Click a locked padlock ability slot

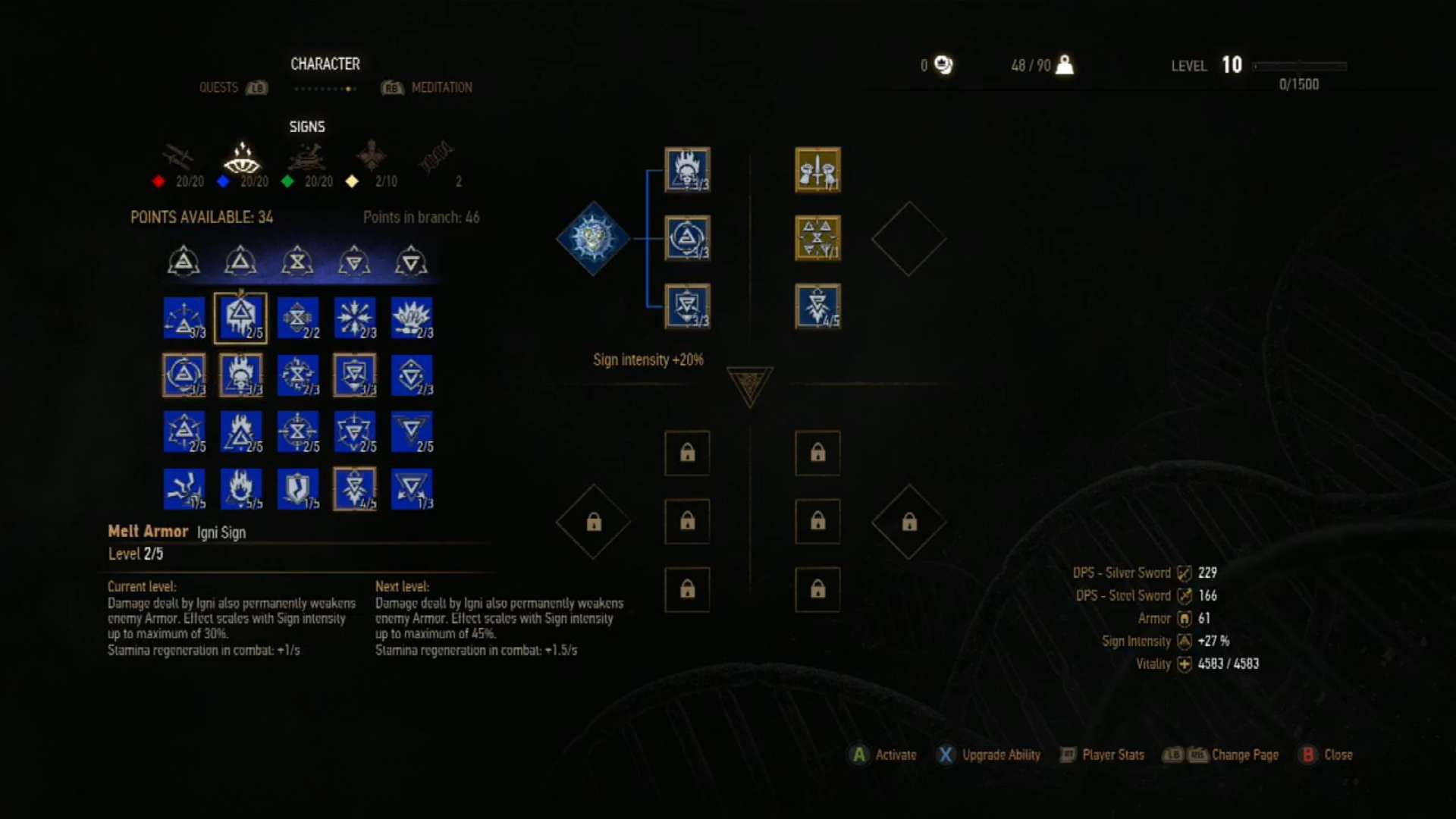coord(686,453)
